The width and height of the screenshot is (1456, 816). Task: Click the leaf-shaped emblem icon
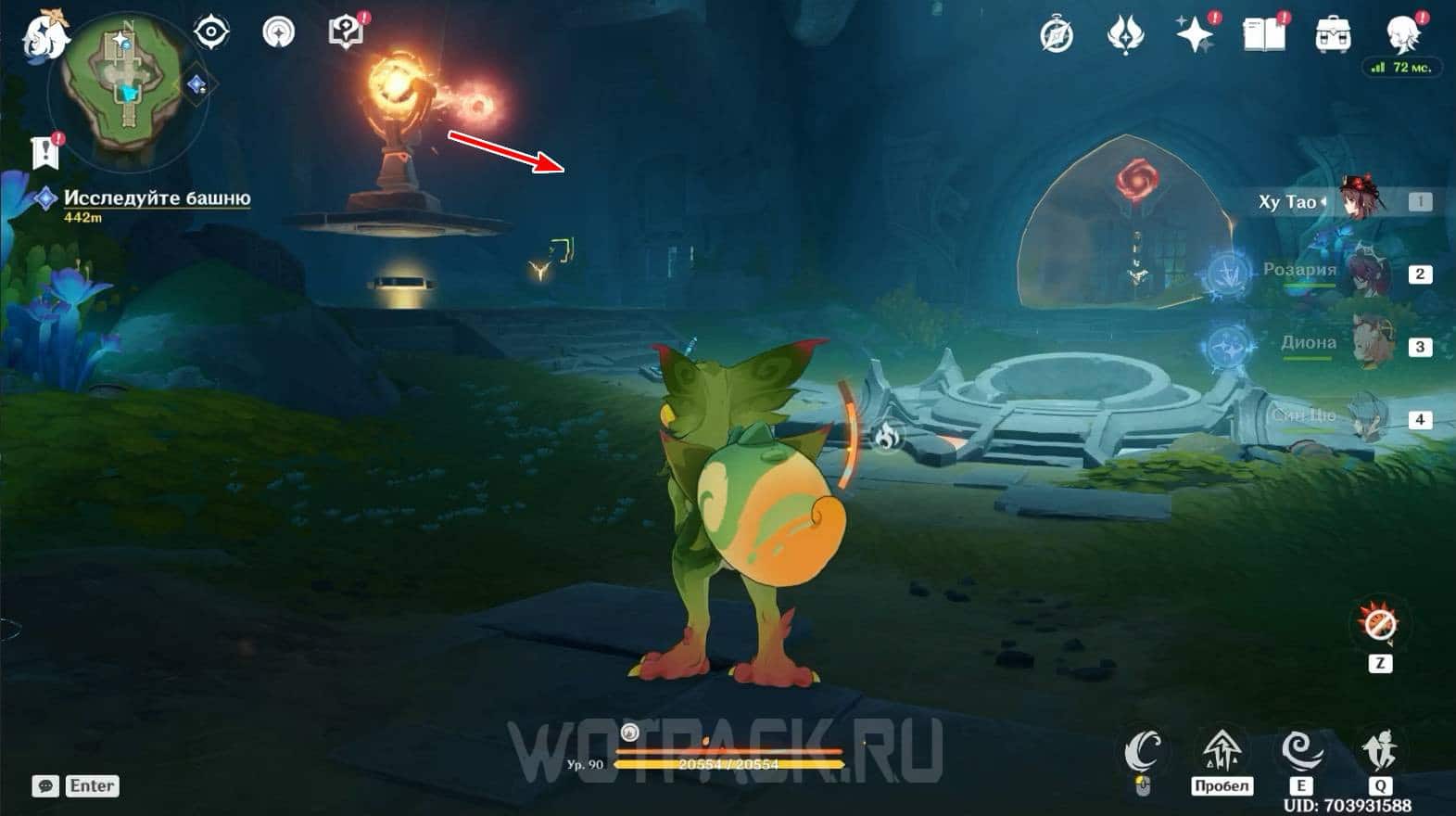click(1125, 35)
